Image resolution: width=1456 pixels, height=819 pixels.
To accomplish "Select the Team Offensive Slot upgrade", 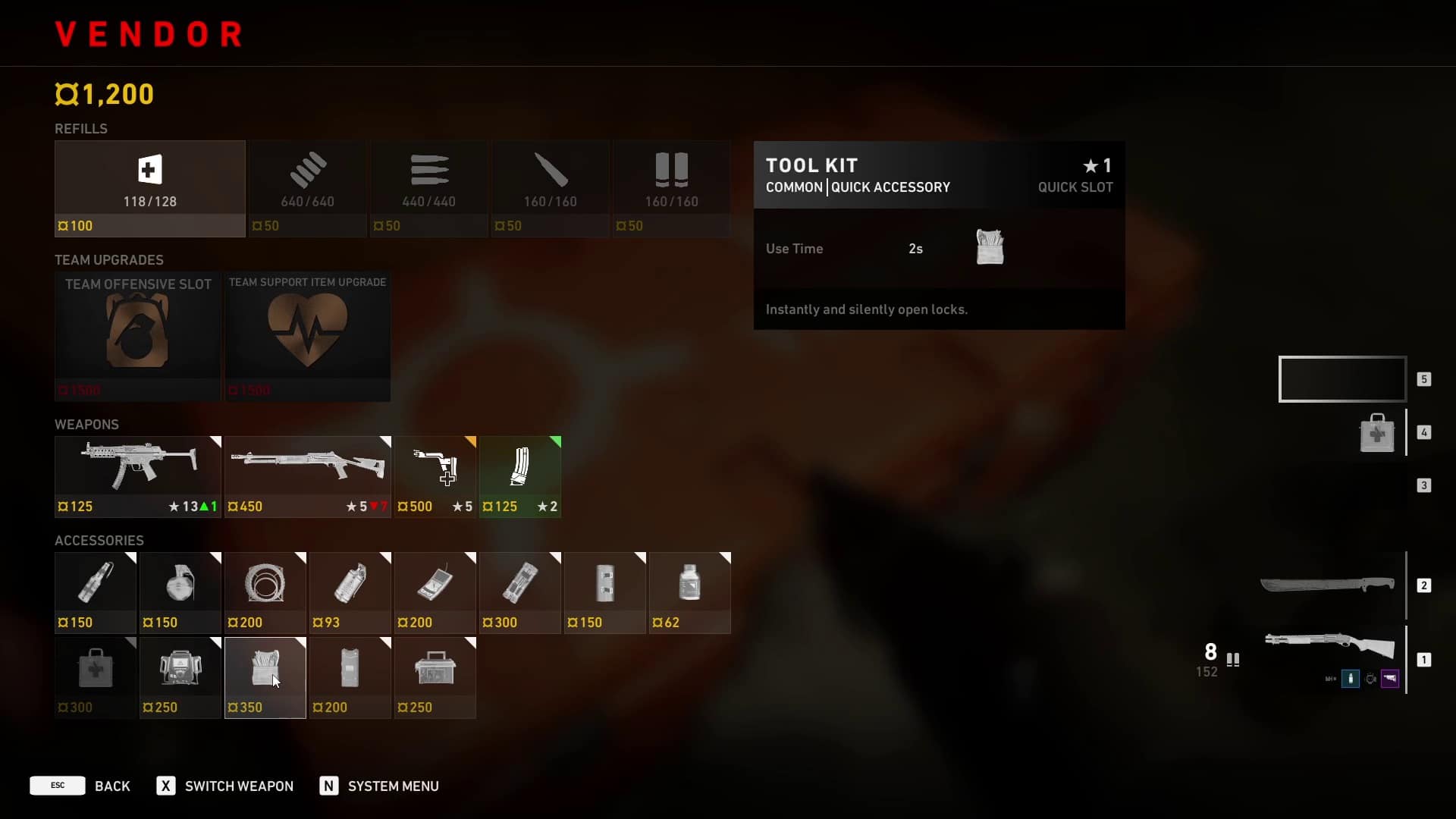I will point(137,335).
